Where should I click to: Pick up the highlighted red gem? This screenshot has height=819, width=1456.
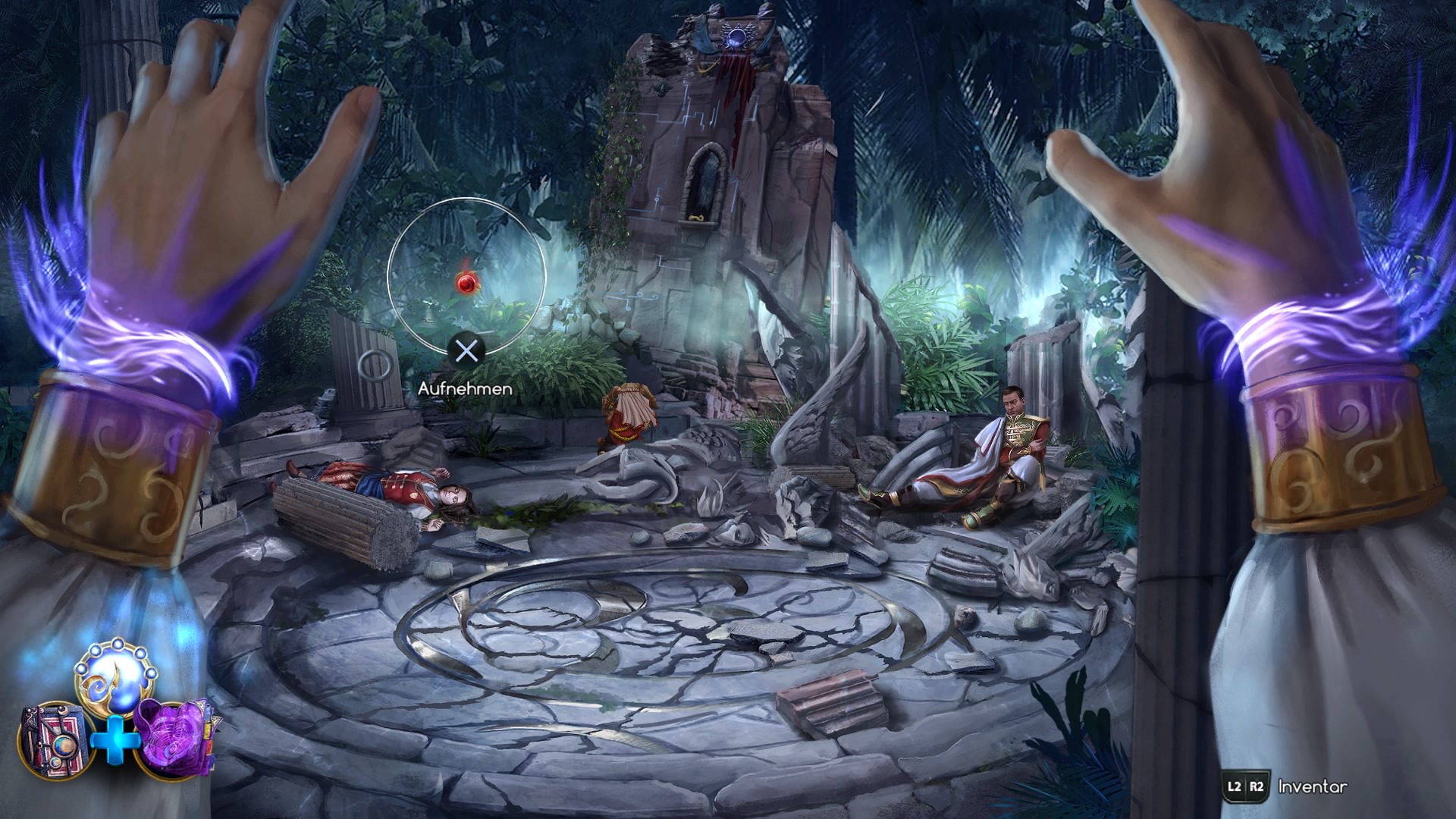(x=466, y=284)
